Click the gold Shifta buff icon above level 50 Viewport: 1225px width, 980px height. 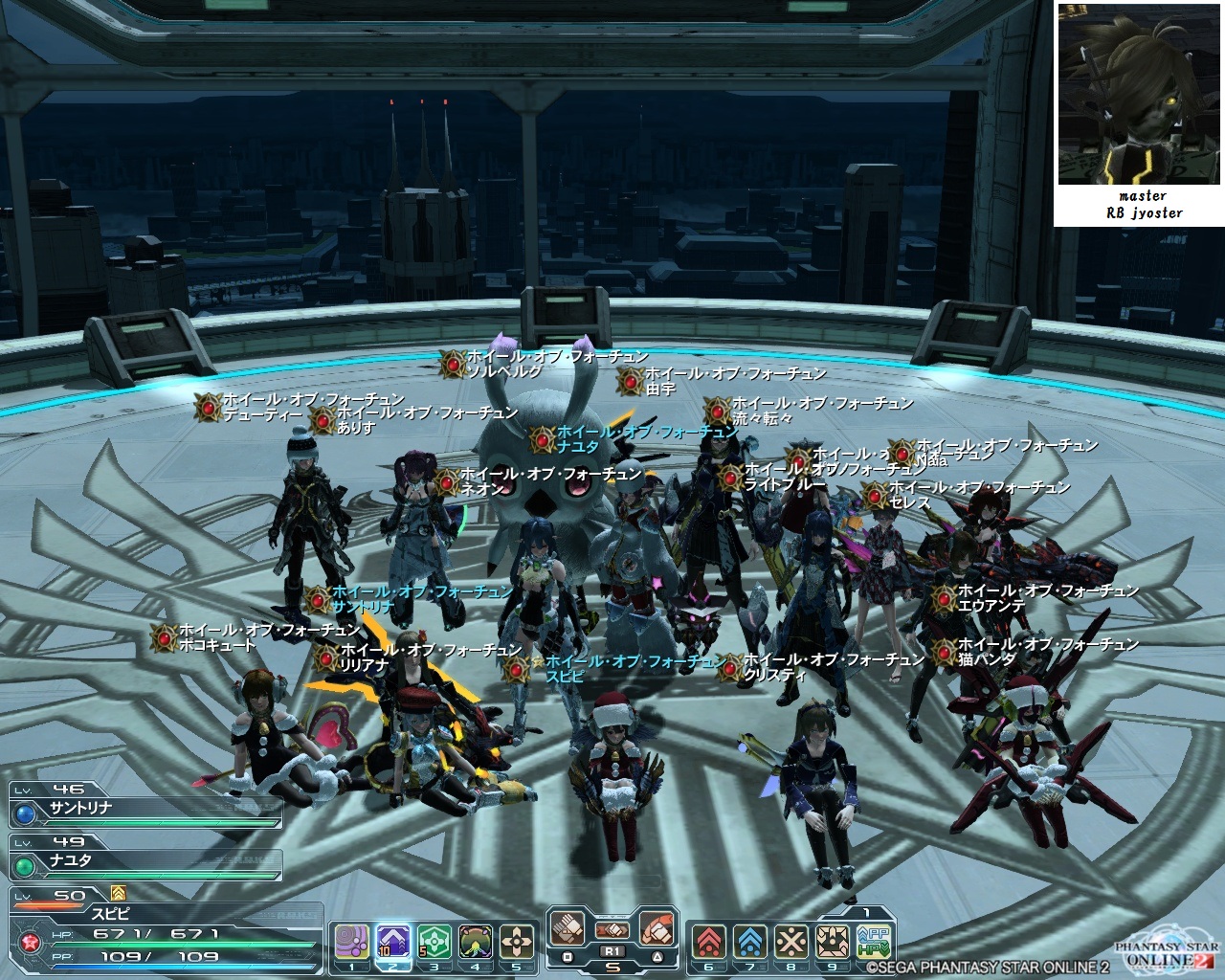(x=119, y=893)
